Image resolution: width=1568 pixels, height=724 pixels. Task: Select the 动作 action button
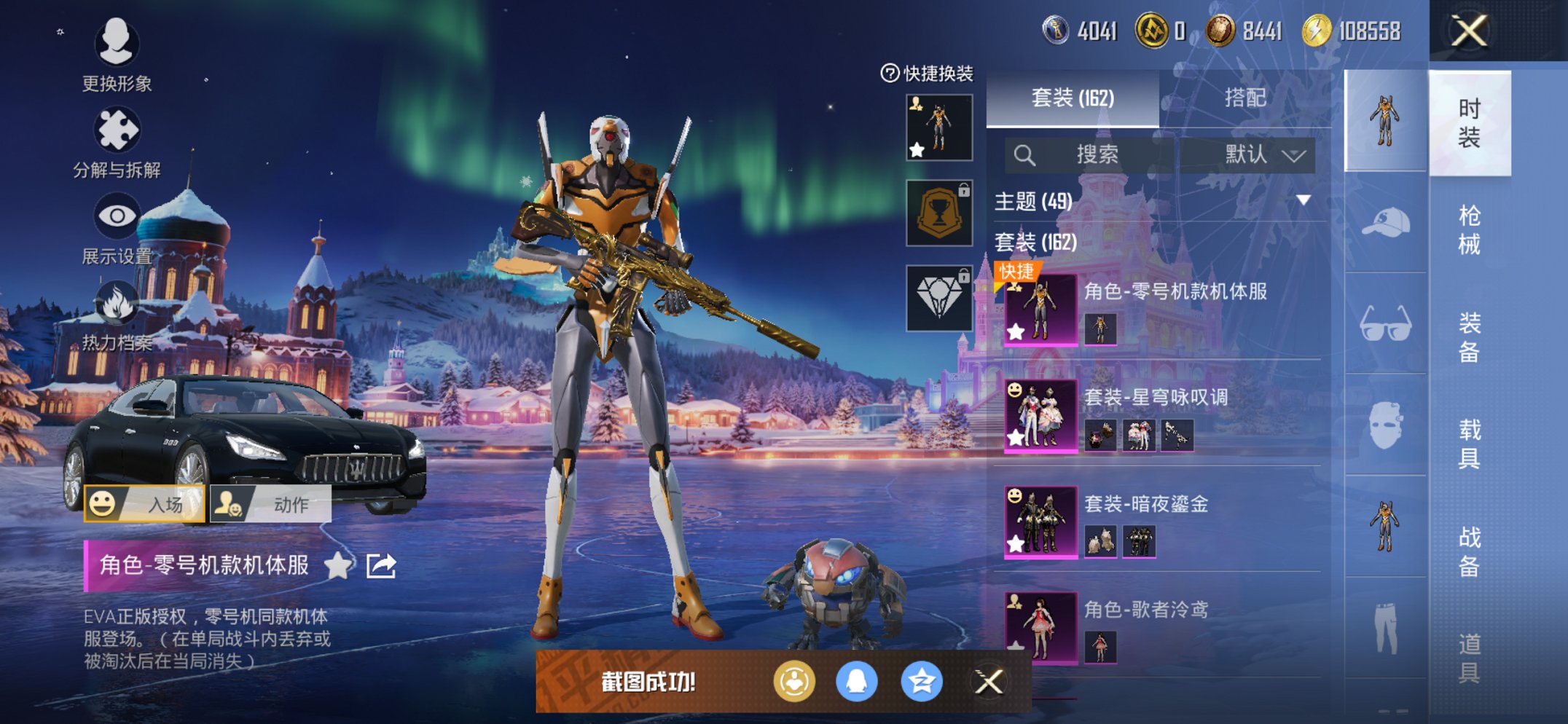coord(271,504)
